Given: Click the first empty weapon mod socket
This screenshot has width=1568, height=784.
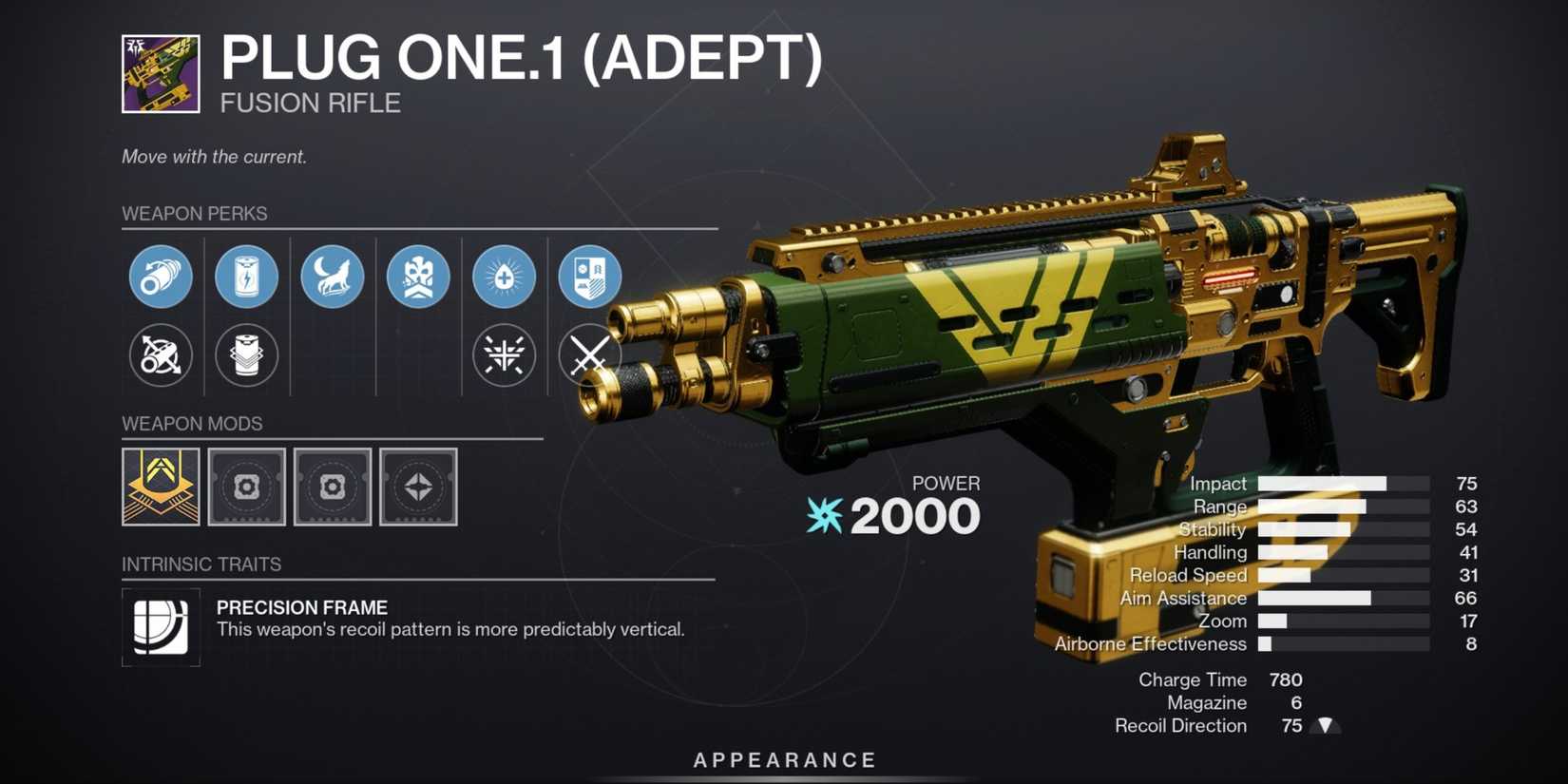Looking at the screenshot, I should click(x=247, y=488).
